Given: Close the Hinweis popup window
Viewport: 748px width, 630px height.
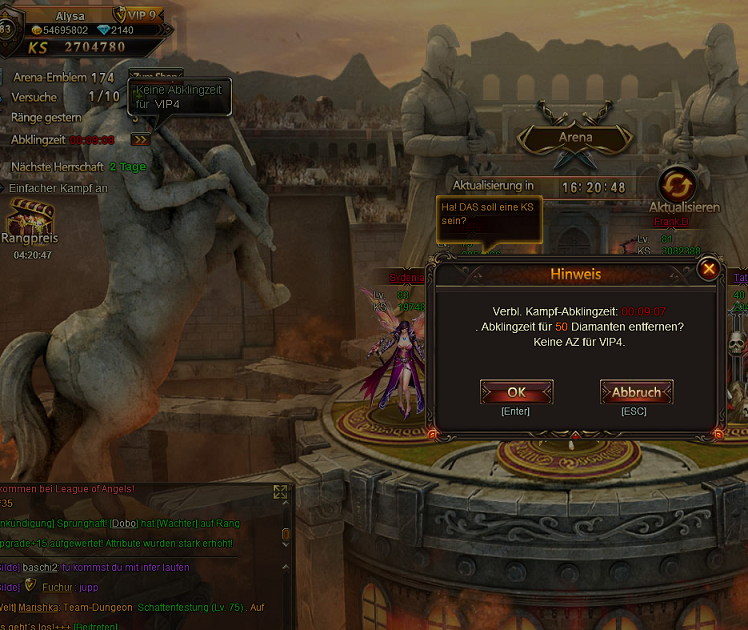Looking at the screenshot, I should pyautogui.click(x=708, y=269).
